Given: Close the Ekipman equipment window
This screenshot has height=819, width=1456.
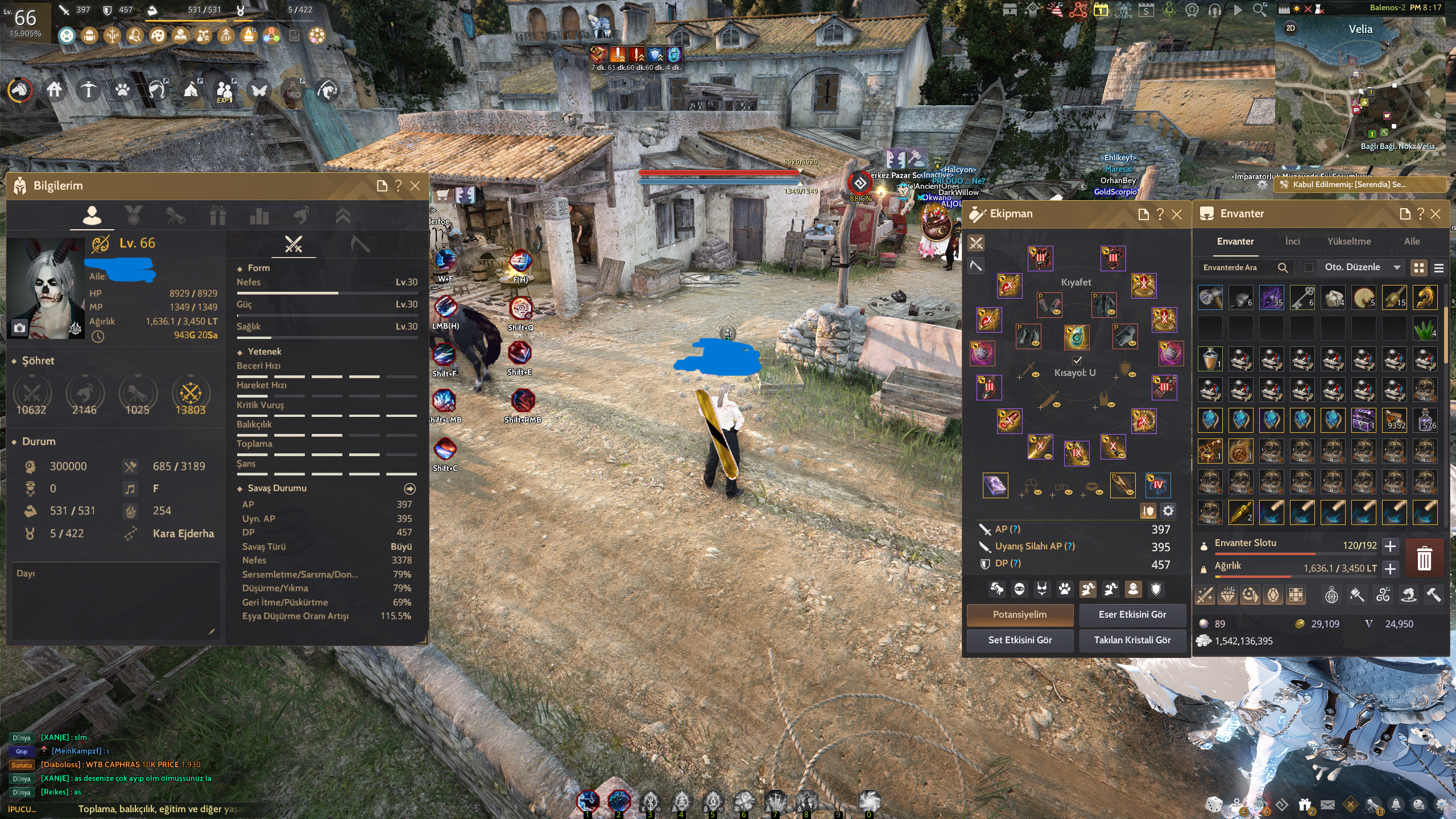Looking at the screenshot, I should coord(1177,214).
